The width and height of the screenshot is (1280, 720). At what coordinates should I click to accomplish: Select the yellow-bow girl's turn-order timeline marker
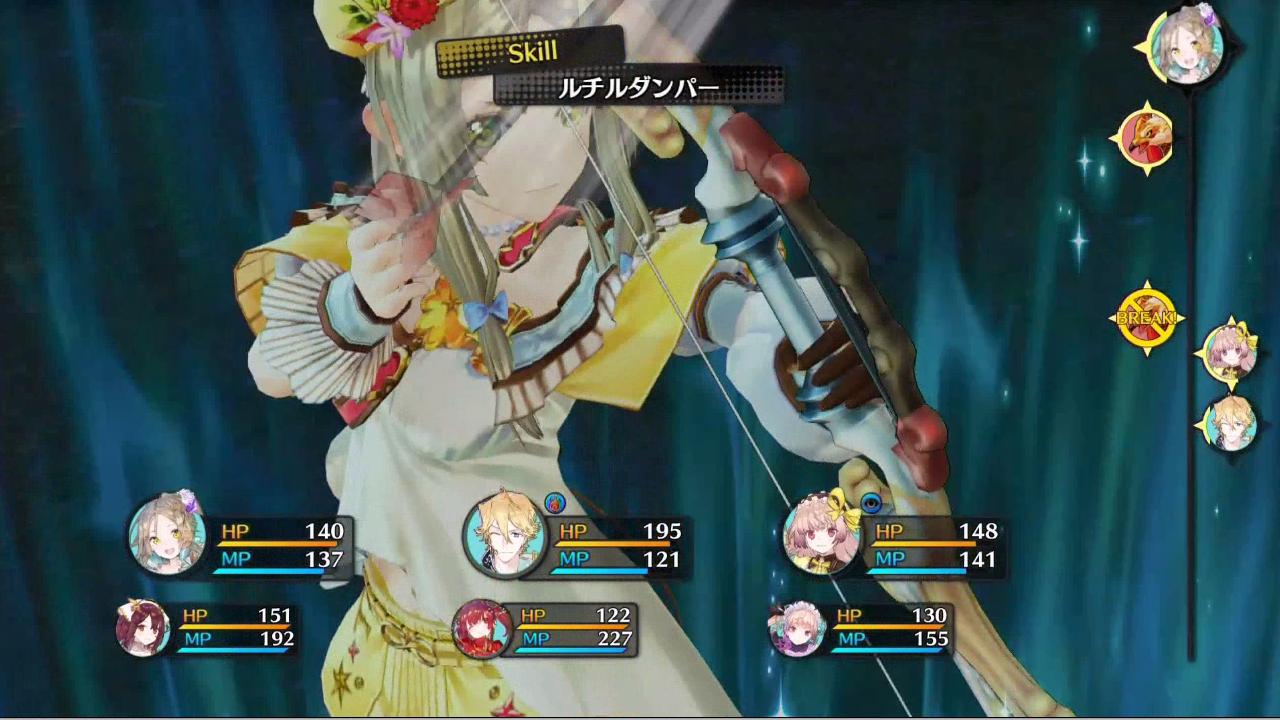(x=1229, y=353)
